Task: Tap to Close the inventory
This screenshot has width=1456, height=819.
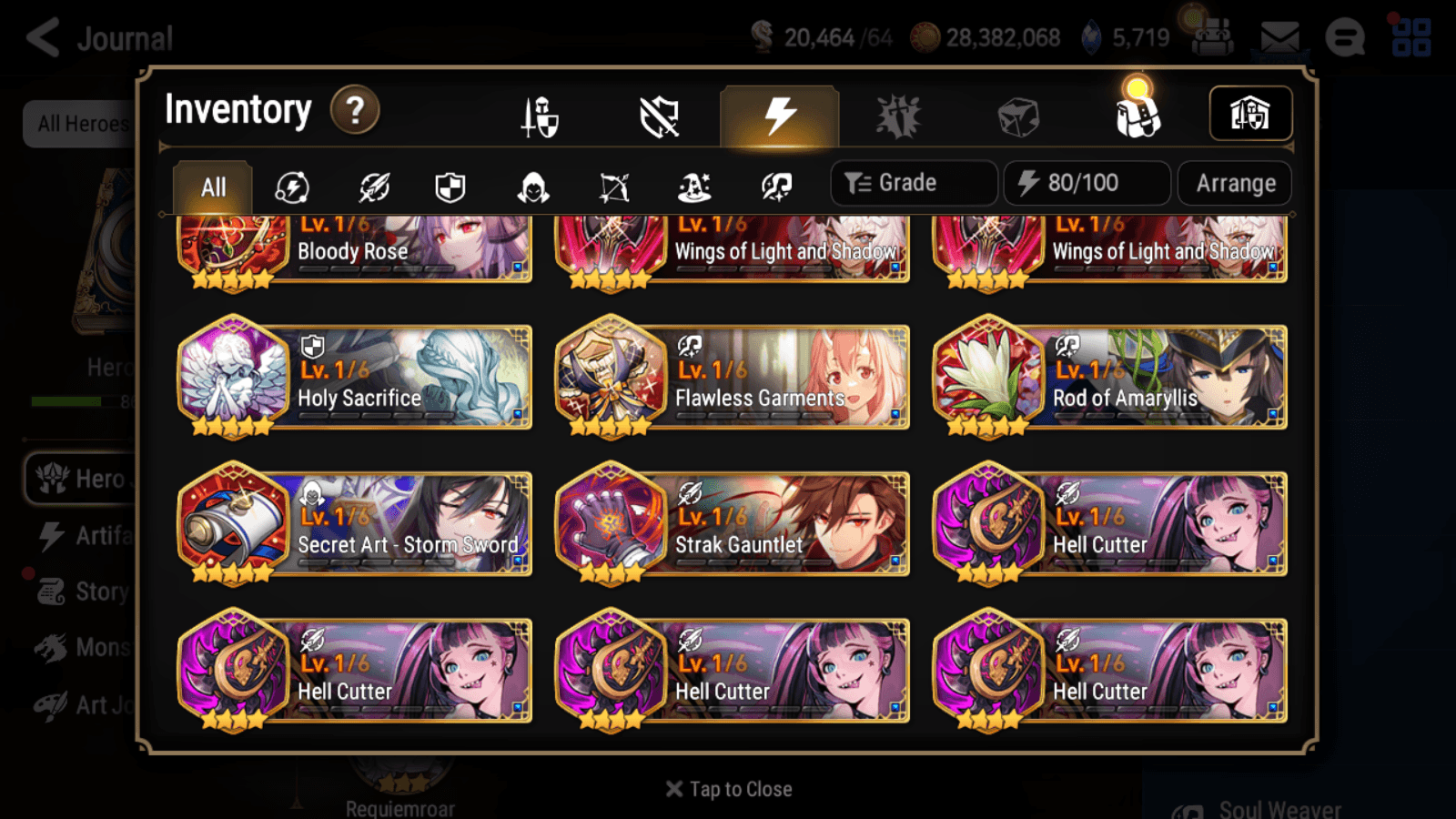Action: (x=727, y=788)
